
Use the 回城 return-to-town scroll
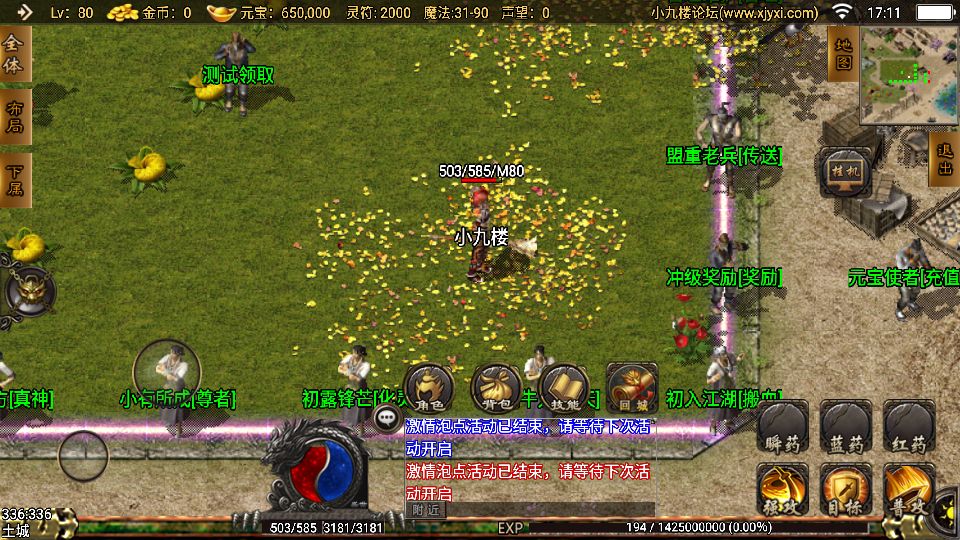[632, 389]
